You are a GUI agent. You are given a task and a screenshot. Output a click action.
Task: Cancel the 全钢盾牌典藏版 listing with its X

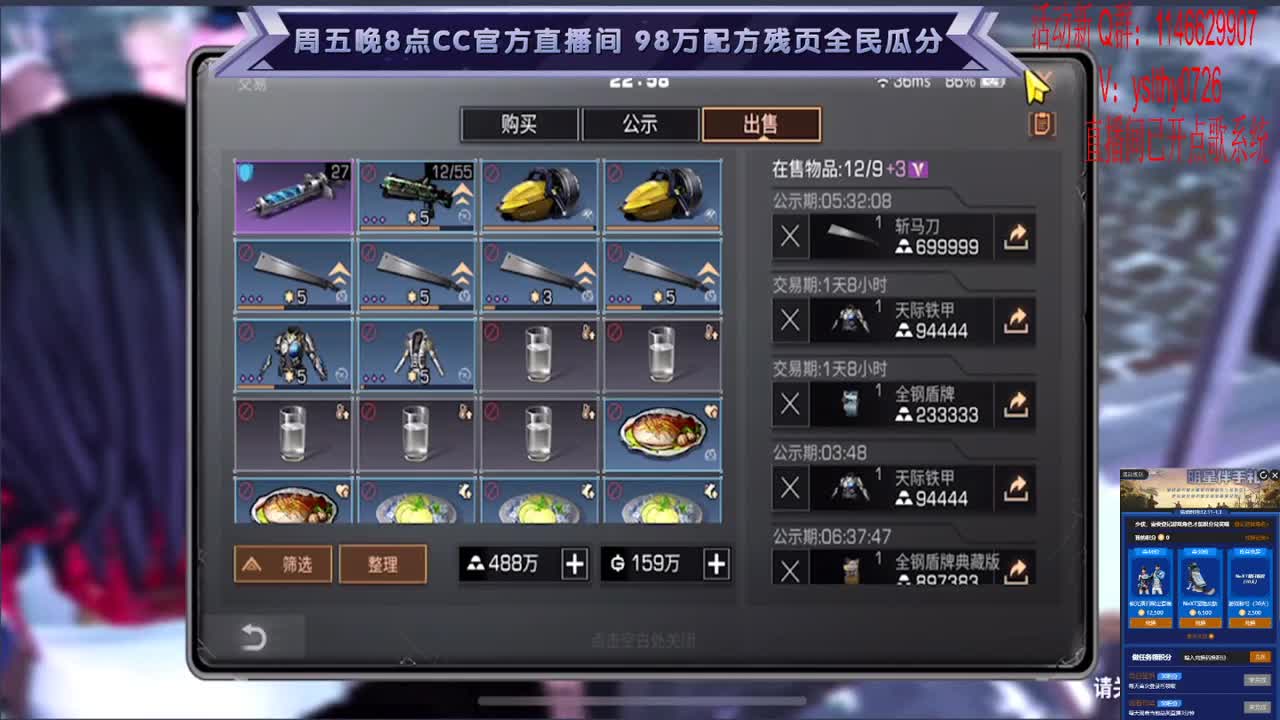tap(789, 573)
